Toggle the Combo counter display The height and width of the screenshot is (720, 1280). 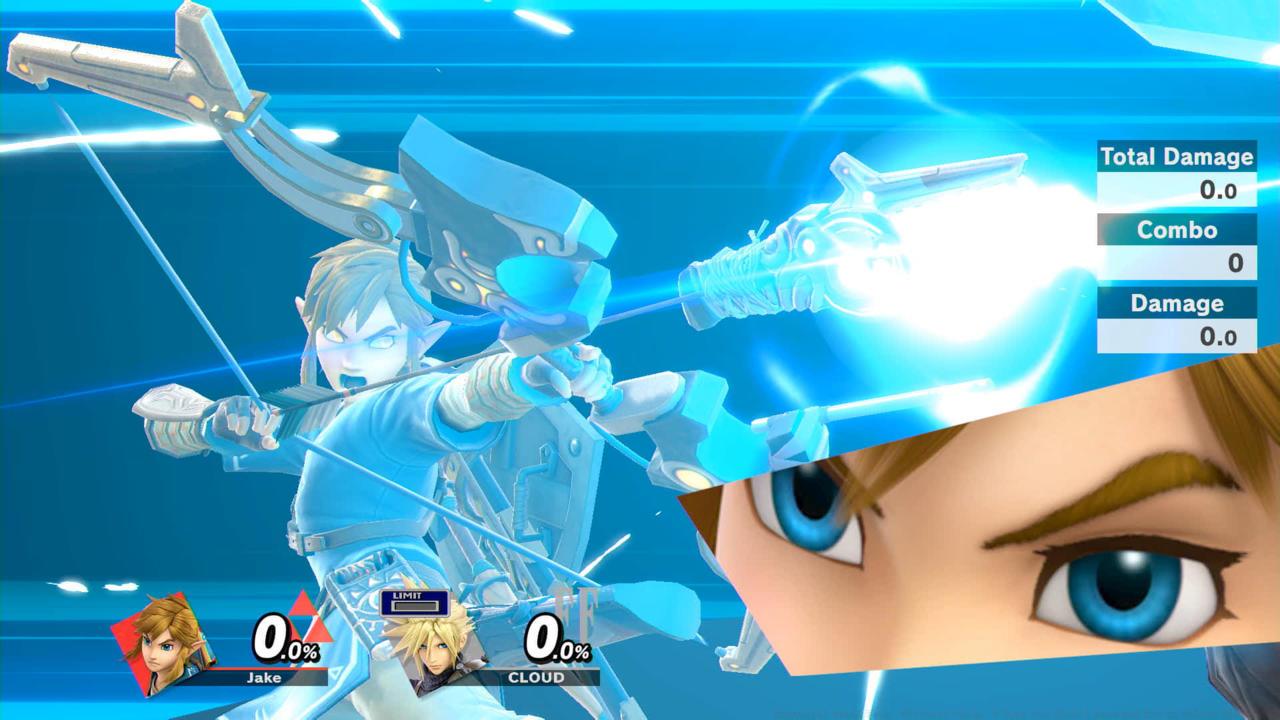1176,245
